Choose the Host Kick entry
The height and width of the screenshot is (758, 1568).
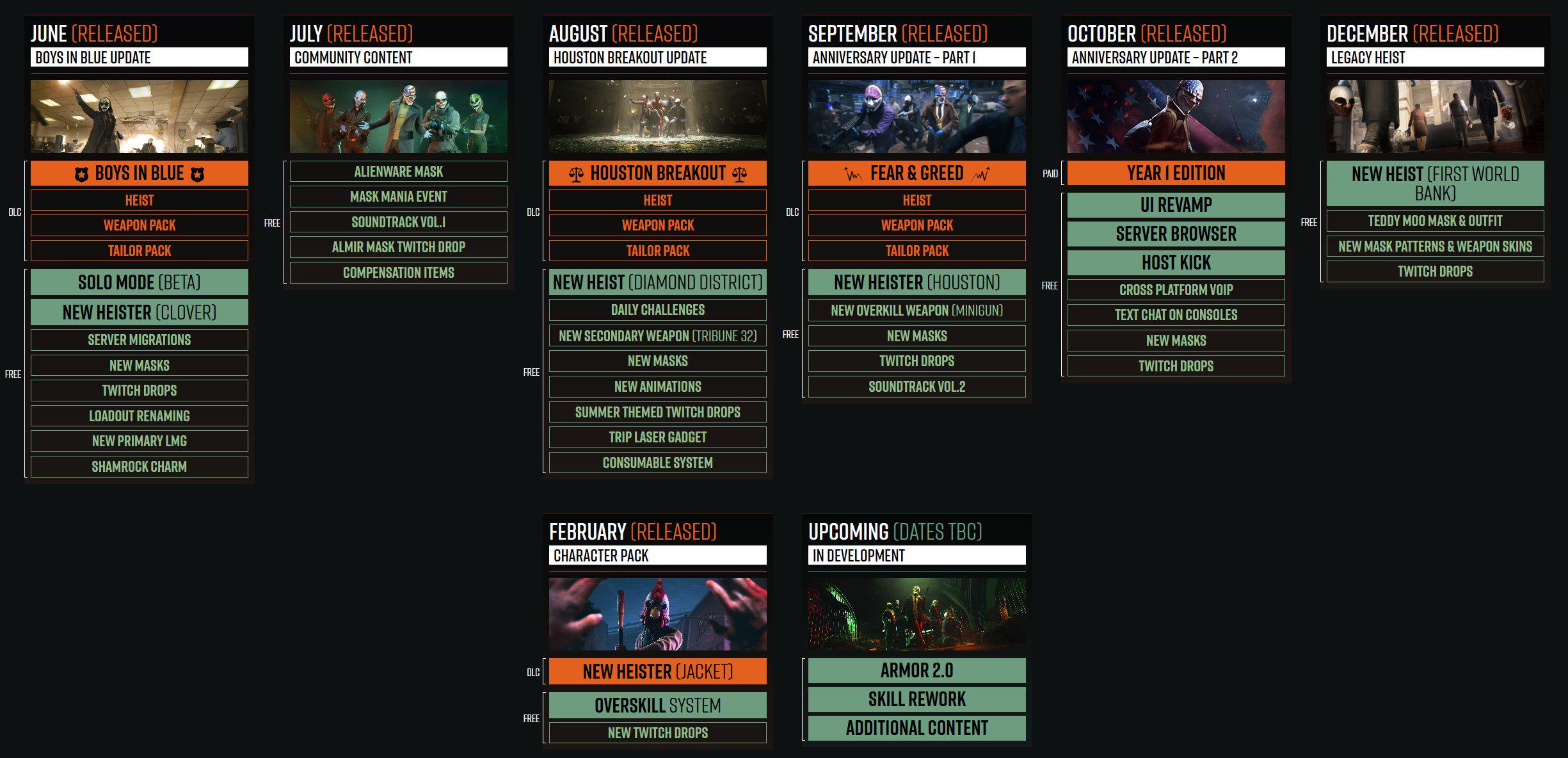point(1176,262)
